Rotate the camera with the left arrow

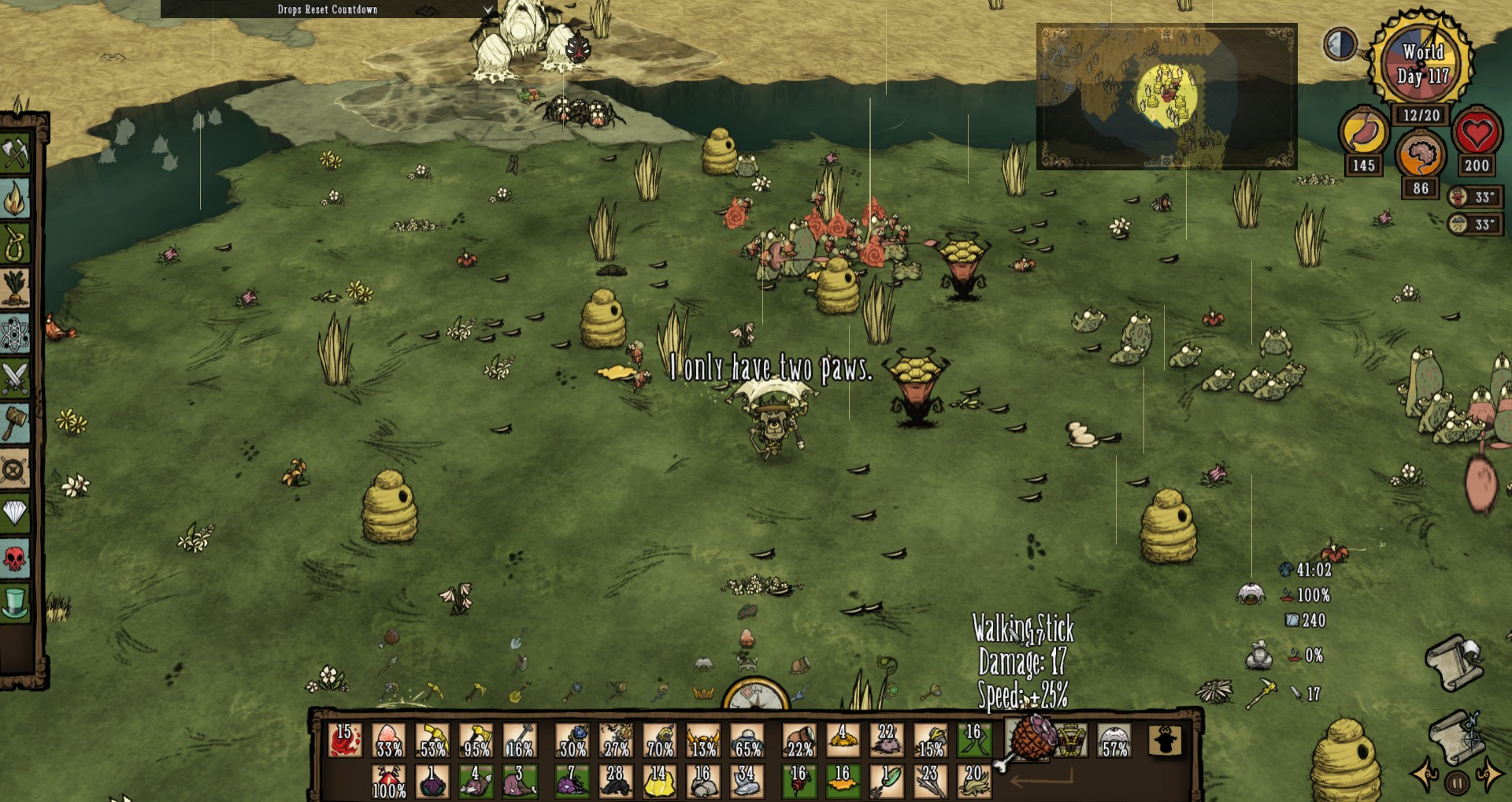pos(1425,775)
